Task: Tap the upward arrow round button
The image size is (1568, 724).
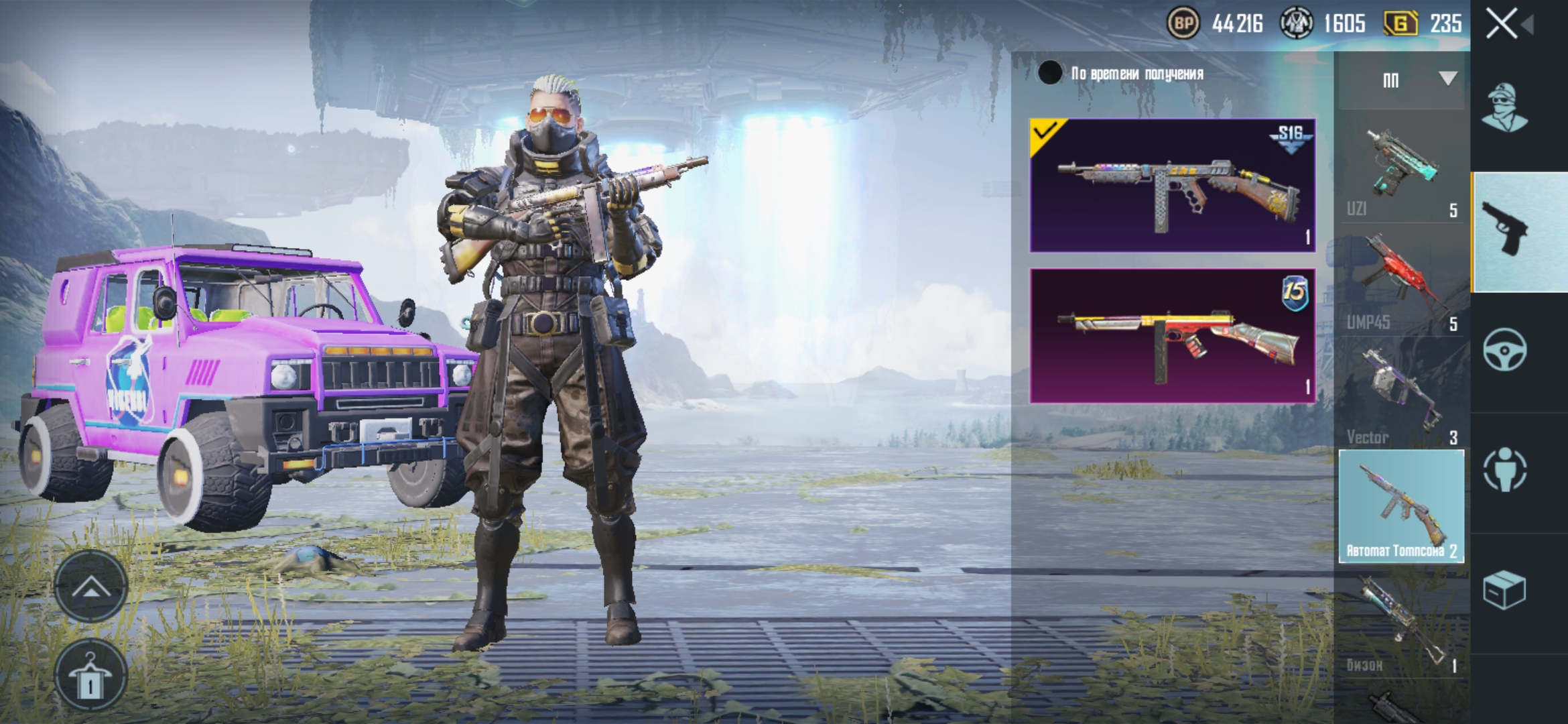Action: pos(91,588)
